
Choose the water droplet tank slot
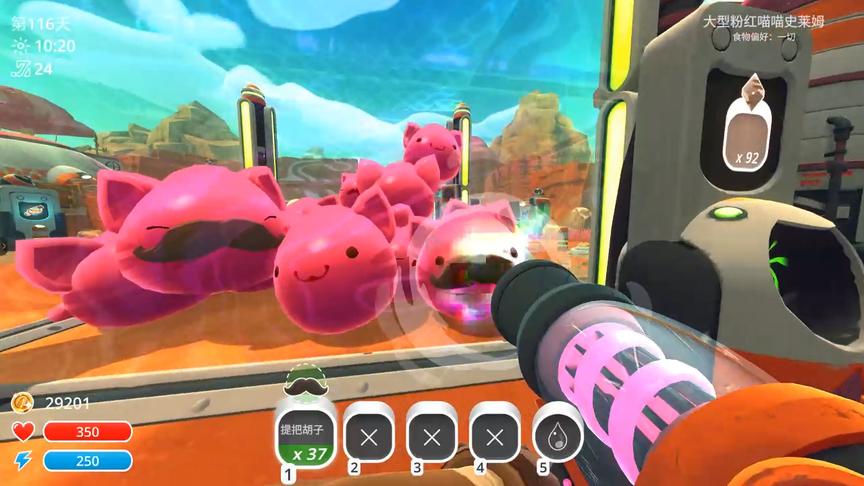tap(557, 436)
